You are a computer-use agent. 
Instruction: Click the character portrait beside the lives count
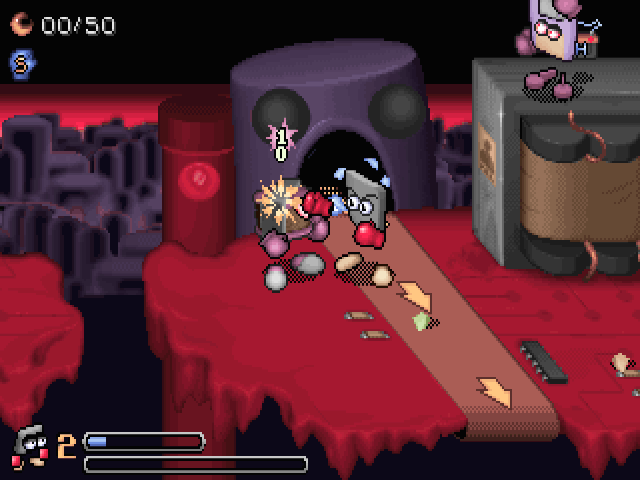[x=31, y=446]
